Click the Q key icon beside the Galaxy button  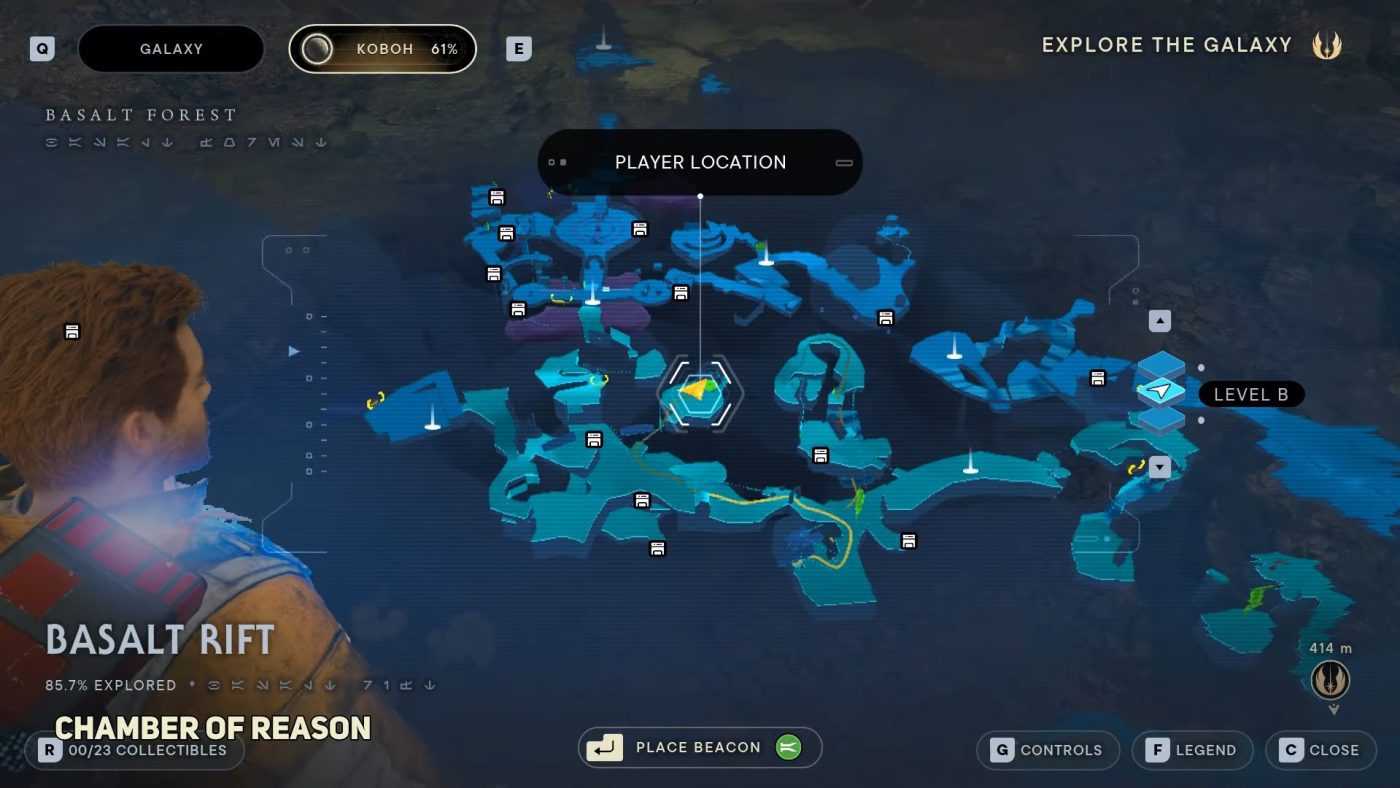click(41, 48)
